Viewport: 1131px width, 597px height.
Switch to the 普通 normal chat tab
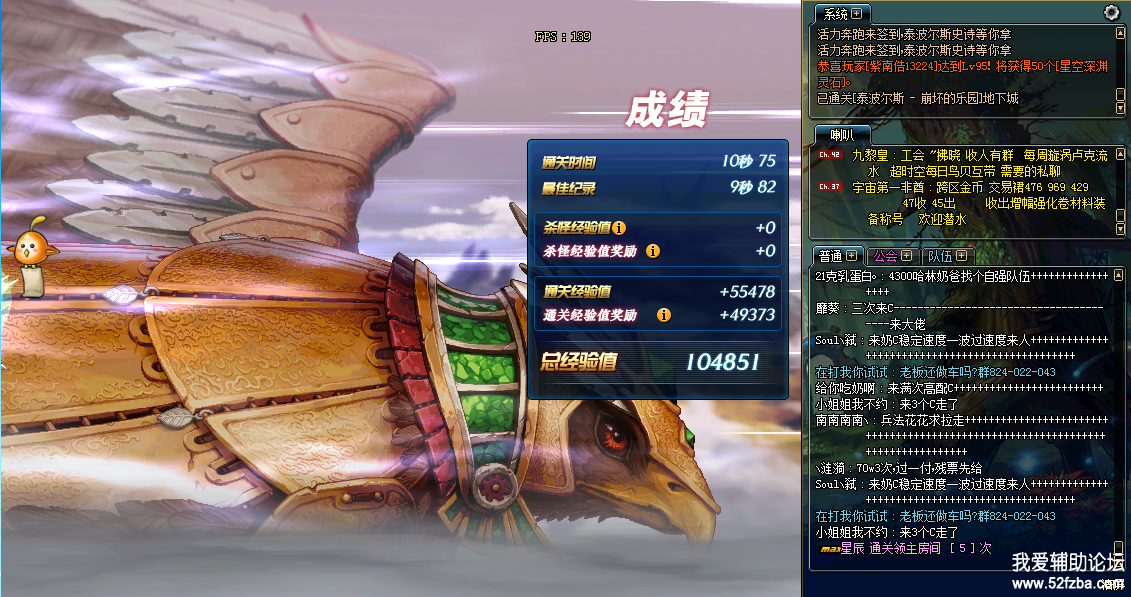point(830,256)
